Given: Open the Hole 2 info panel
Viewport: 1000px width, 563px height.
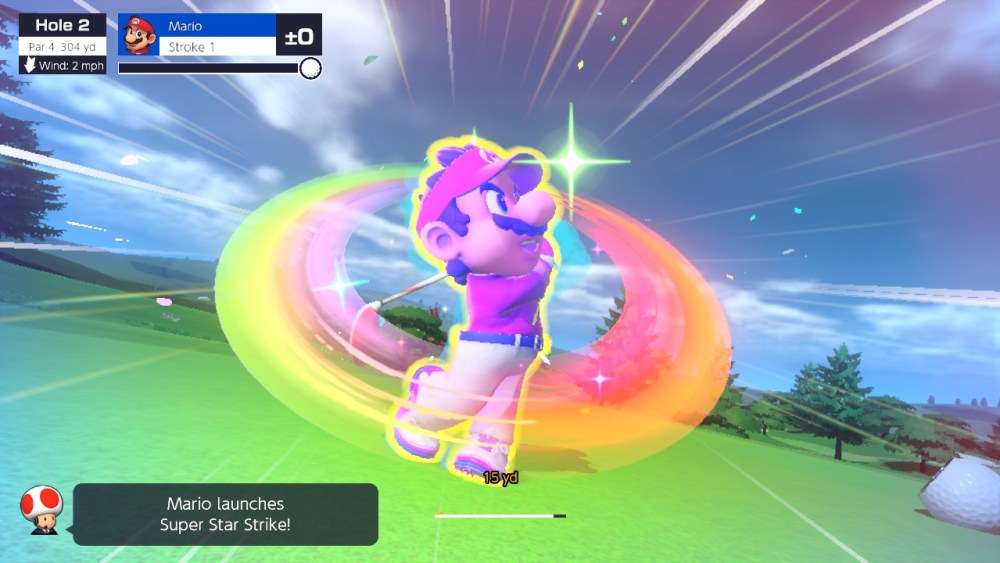Looking at the screenshot, I should [62, 44].
